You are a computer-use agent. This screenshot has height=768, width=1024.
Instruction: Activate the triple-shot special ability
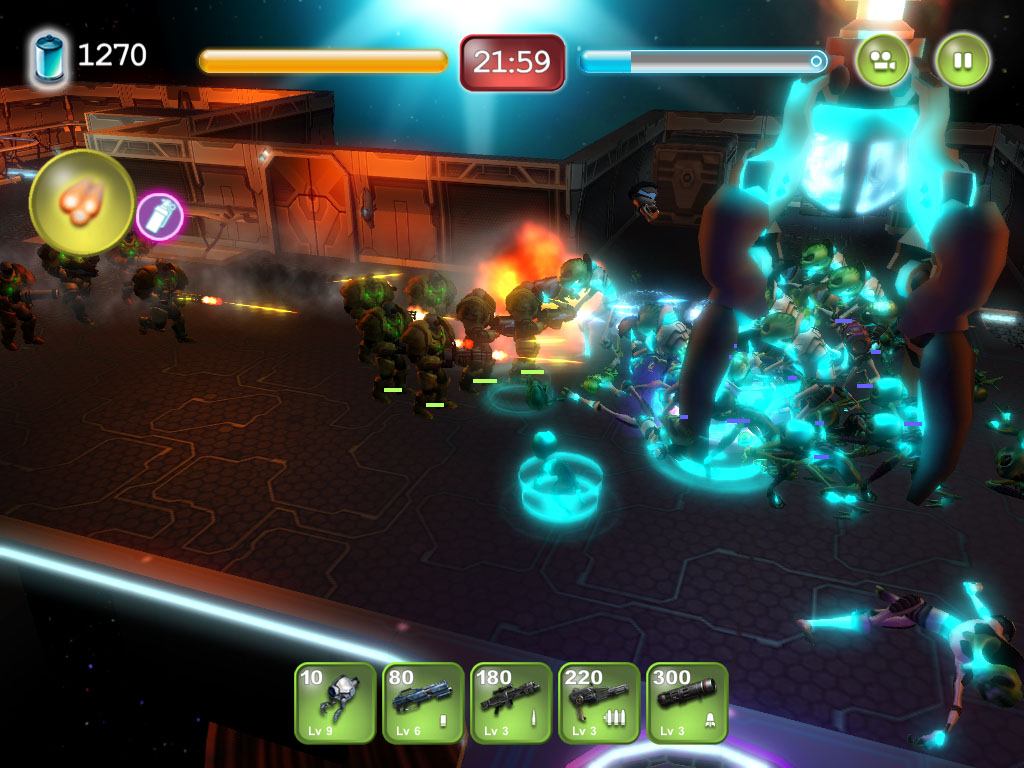[82, 202]
